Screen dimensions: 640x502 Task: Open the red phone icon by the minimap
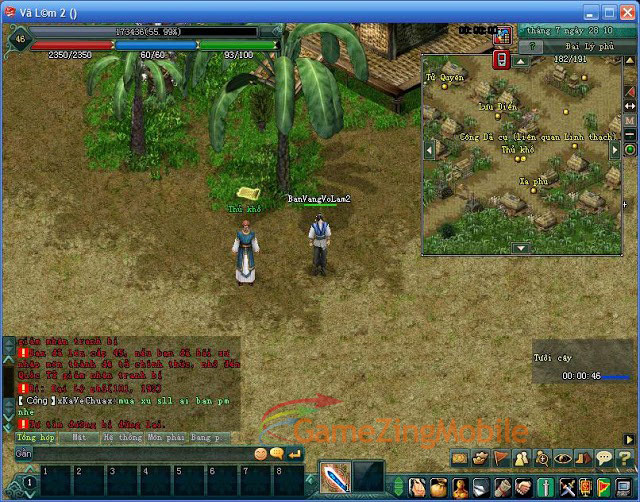tap(502, 60)
